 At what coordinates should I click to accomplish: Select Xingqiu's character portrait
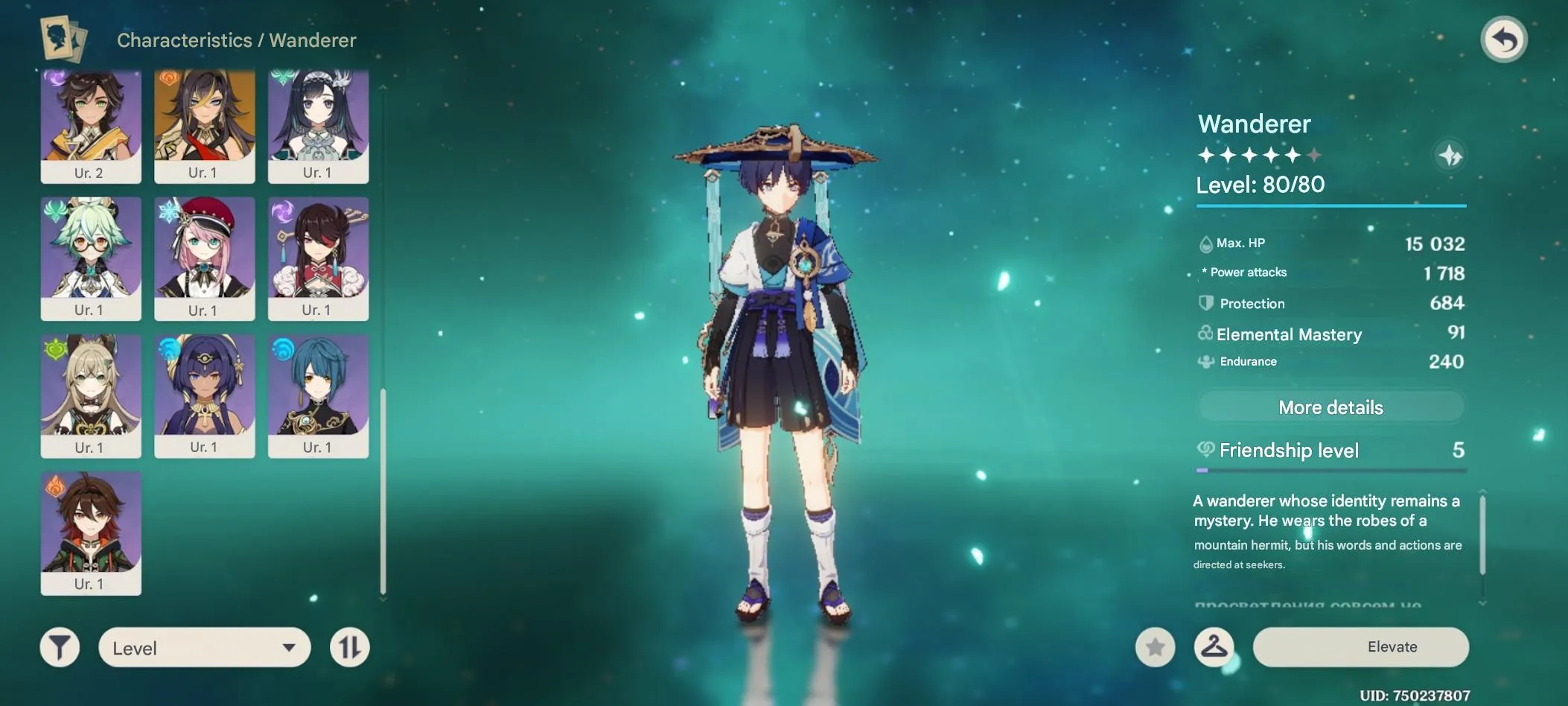318,396
